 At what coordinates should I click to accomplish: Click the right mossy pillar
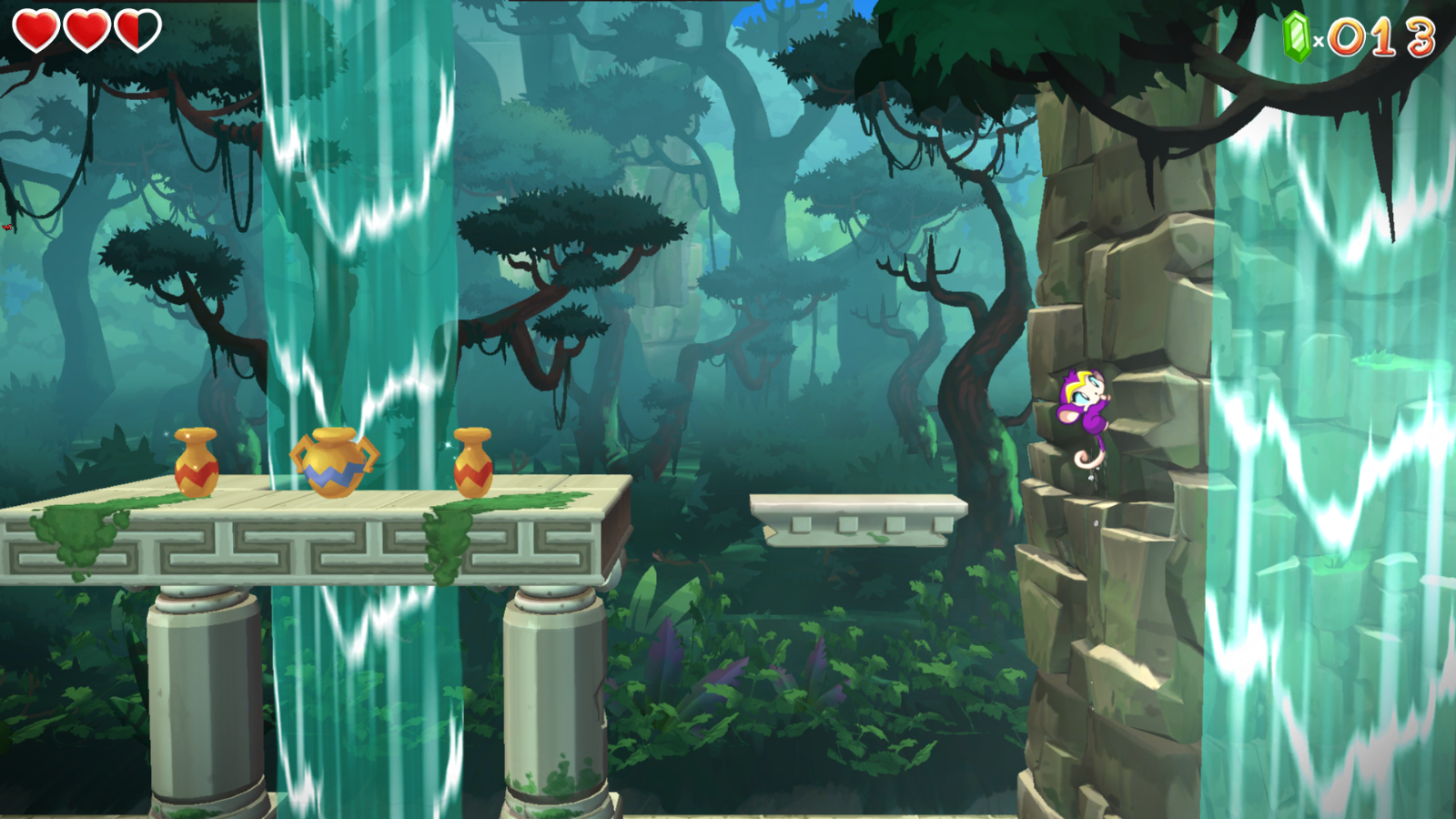(x=555, y=692)
